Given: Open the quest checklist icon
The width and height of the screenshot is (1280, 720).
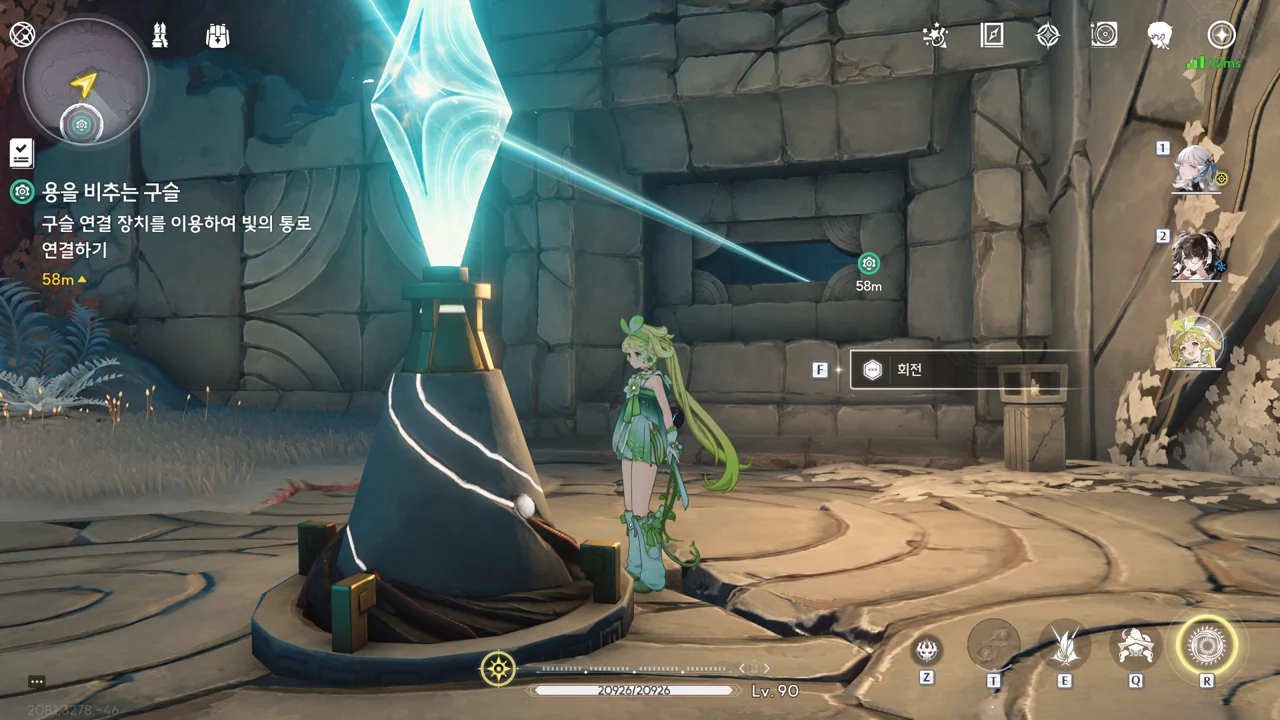Looking at the screenshot, I should (x=21, y=153).
